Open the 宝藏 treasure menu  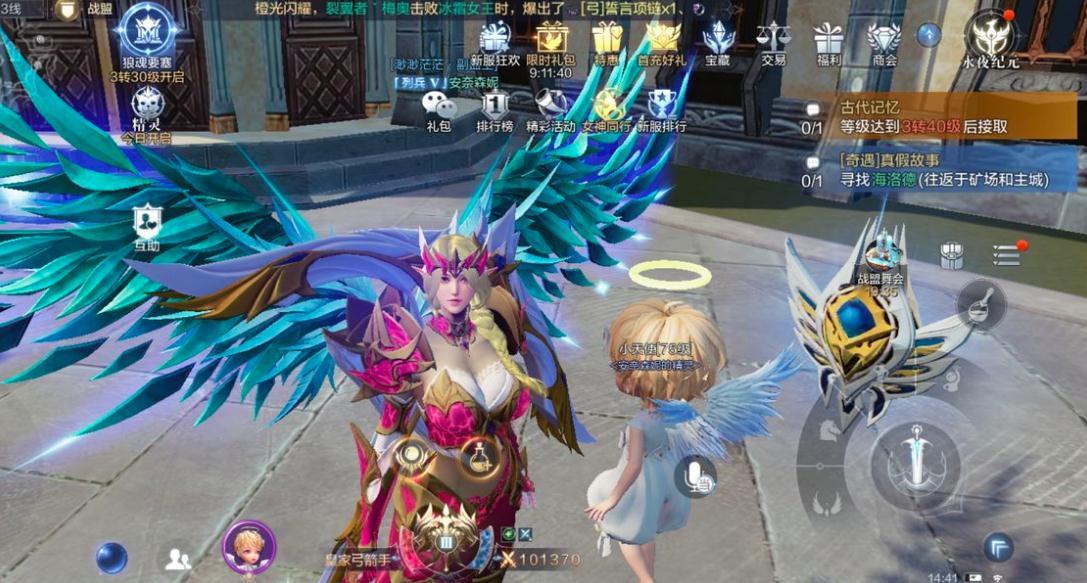point(717,40)
